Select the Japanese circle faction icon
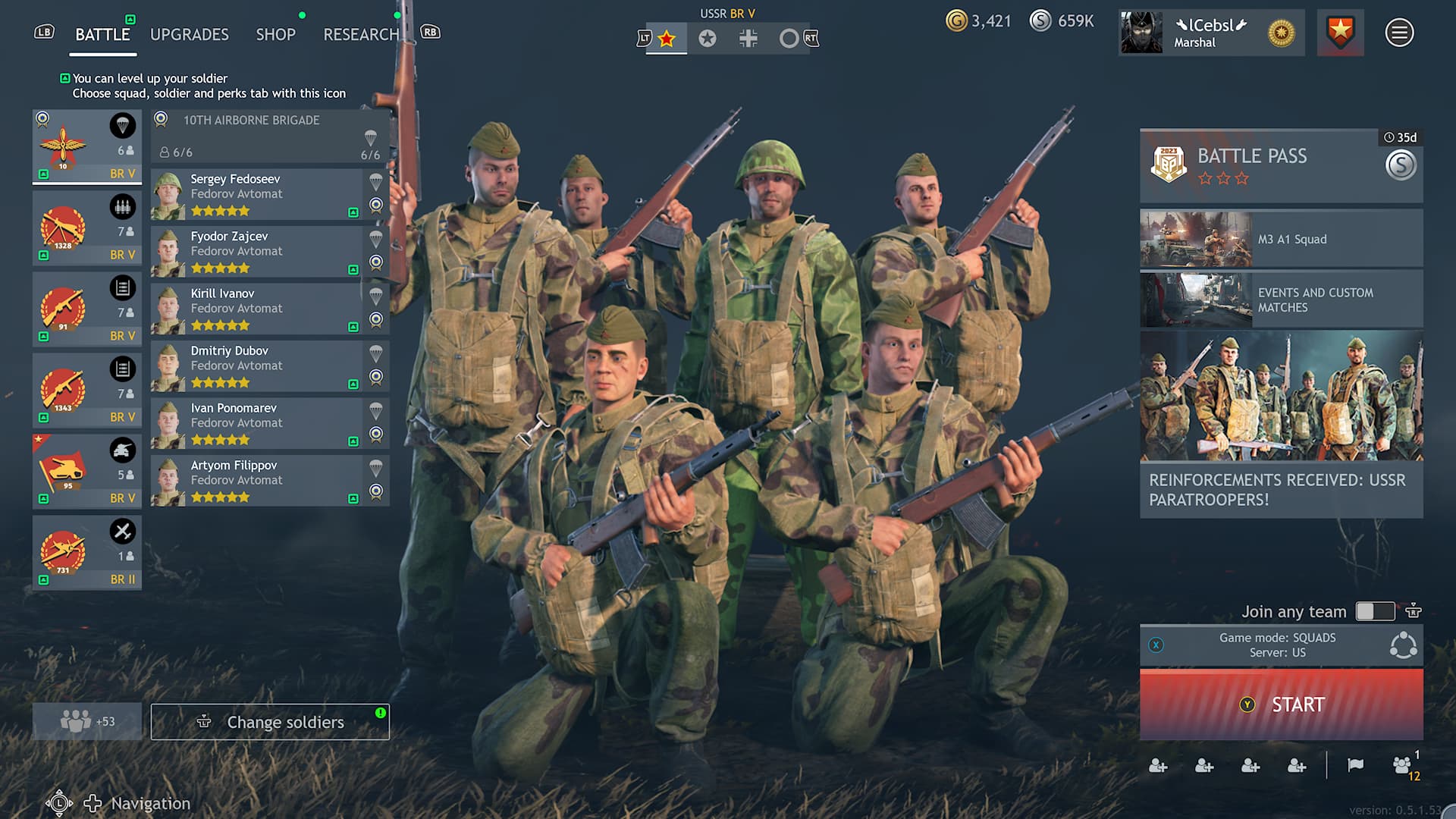The image size is (1456, 819). click(789, 37)
